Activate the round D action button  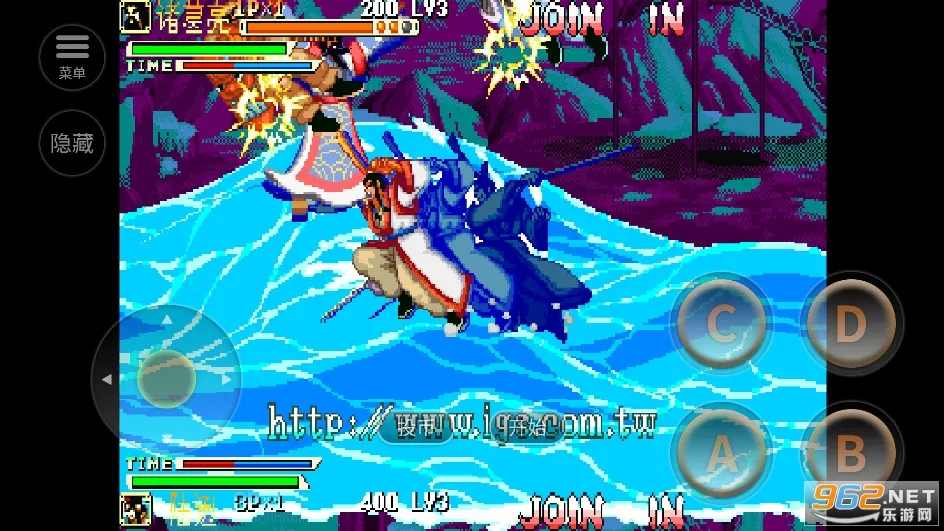point(850,324)
